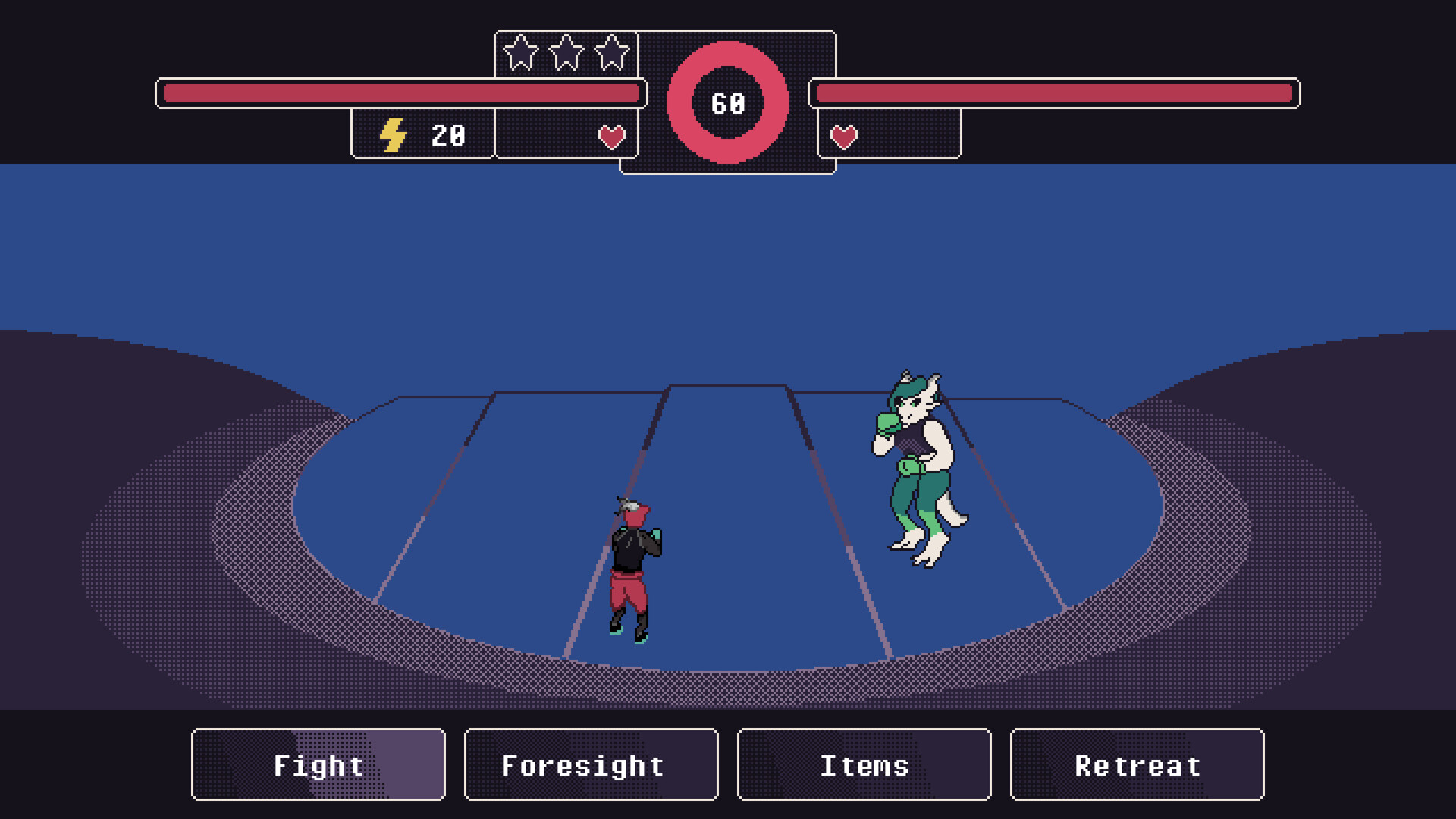Click the opponent's health bar
The image size is (1456, 819).
tap(1054, 93)
